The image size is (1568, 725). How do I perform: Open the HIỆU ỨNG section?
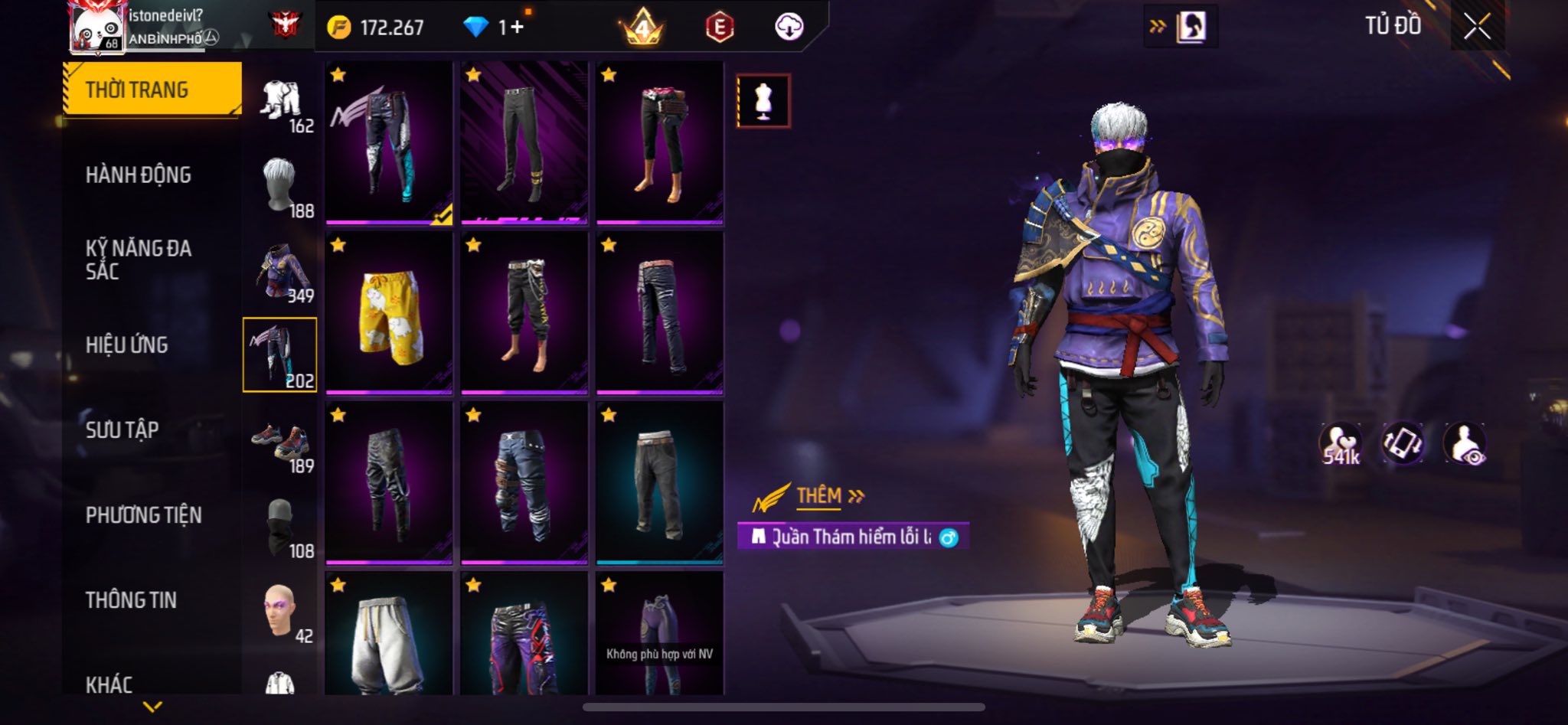(127, 345)
